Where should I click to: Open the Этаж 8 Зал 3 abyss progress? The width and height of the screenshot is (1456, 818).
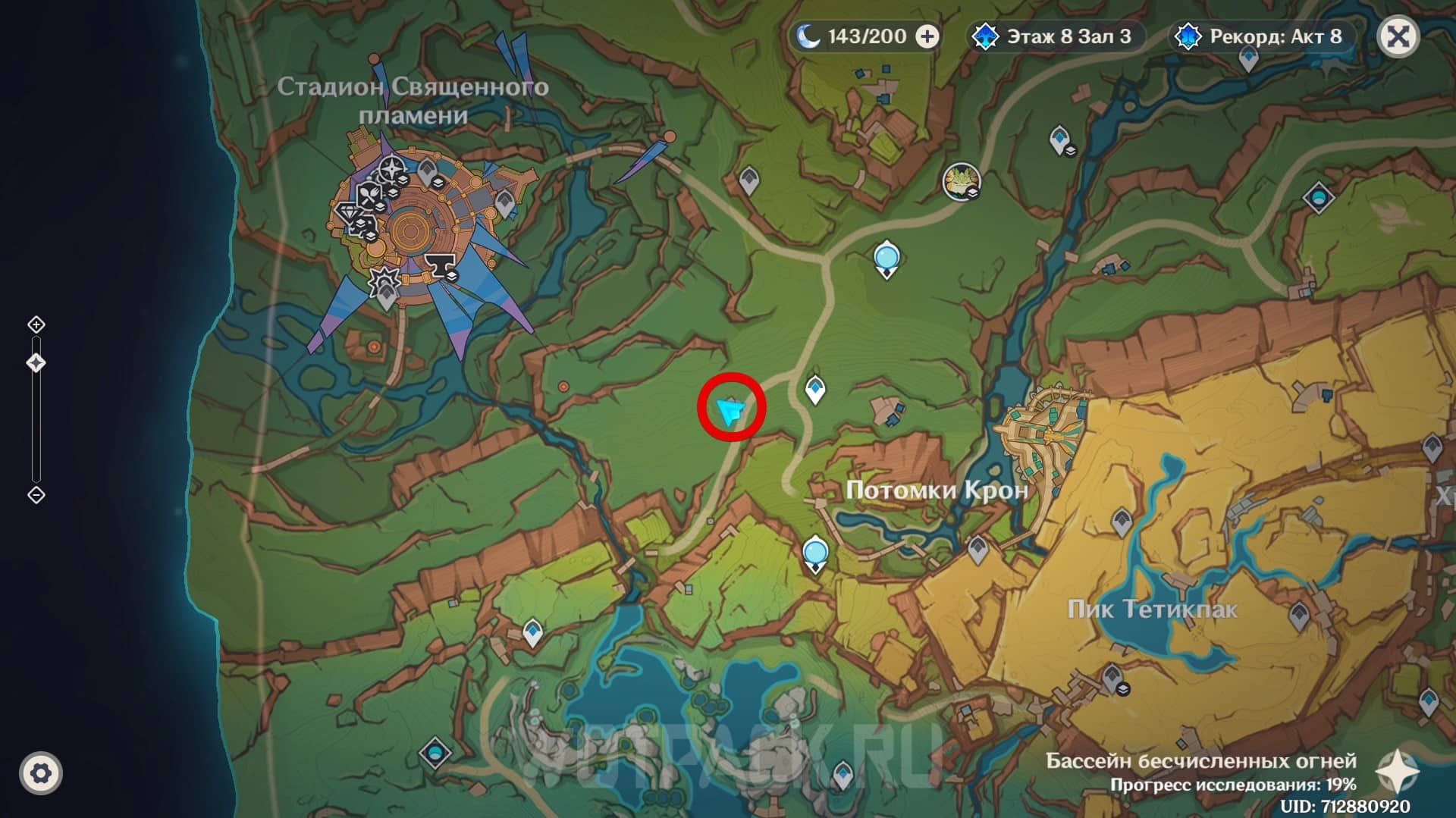pos(1054,36)
